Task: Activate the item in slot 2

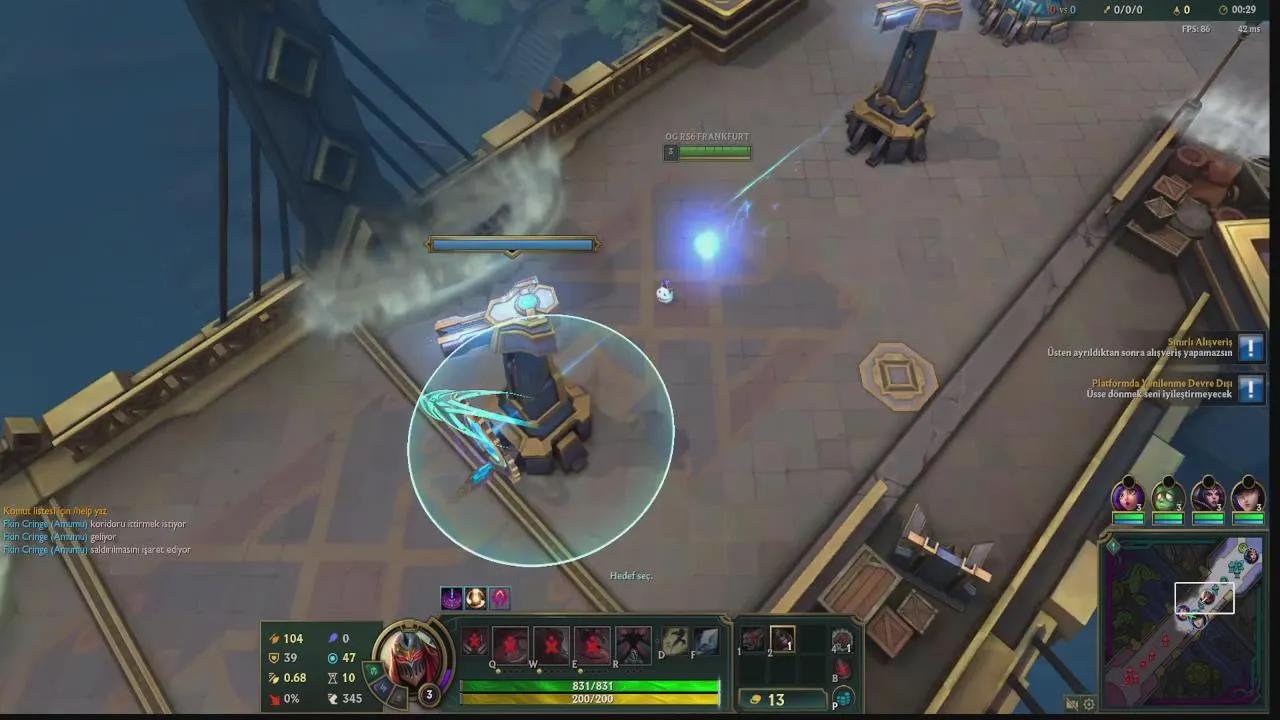Action: [782, 640]
